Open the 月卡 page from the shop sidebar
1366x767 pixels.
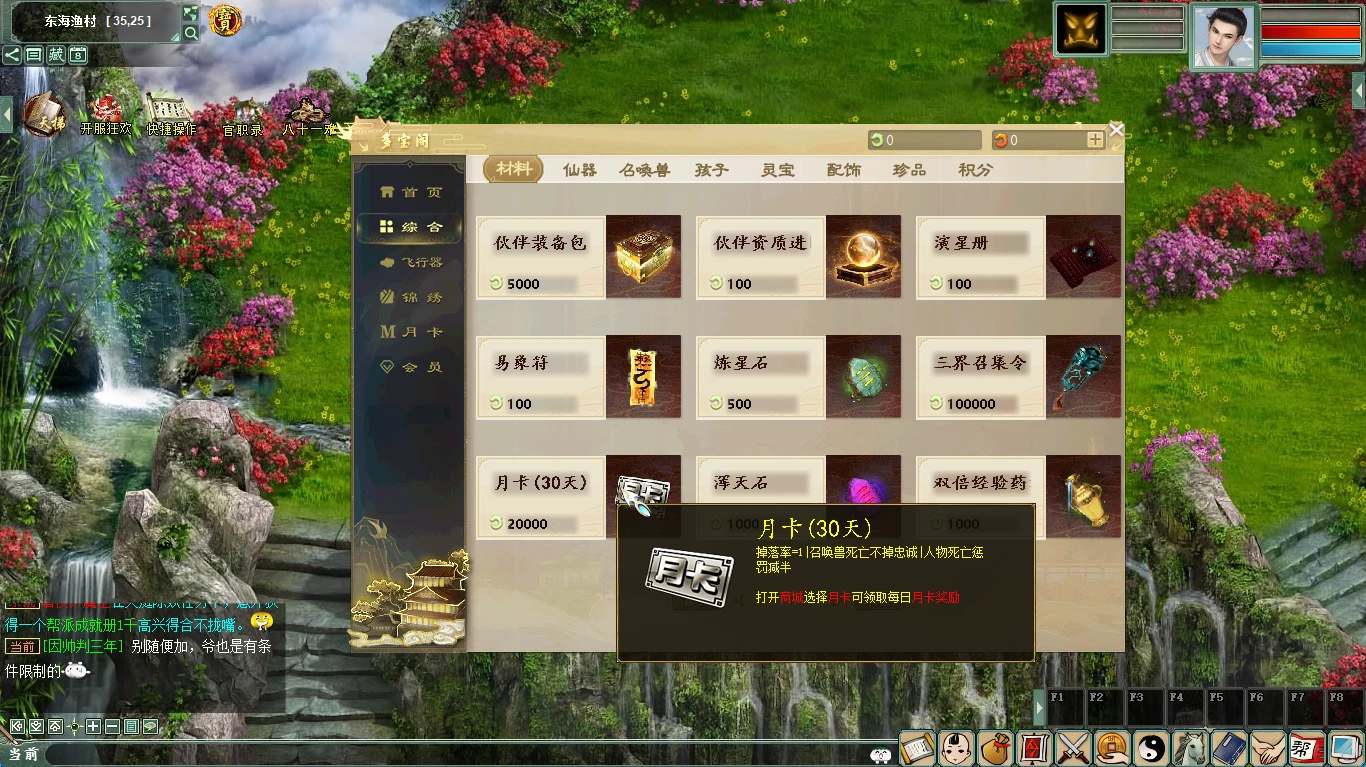pyautogui.click(x=410, y=330)
